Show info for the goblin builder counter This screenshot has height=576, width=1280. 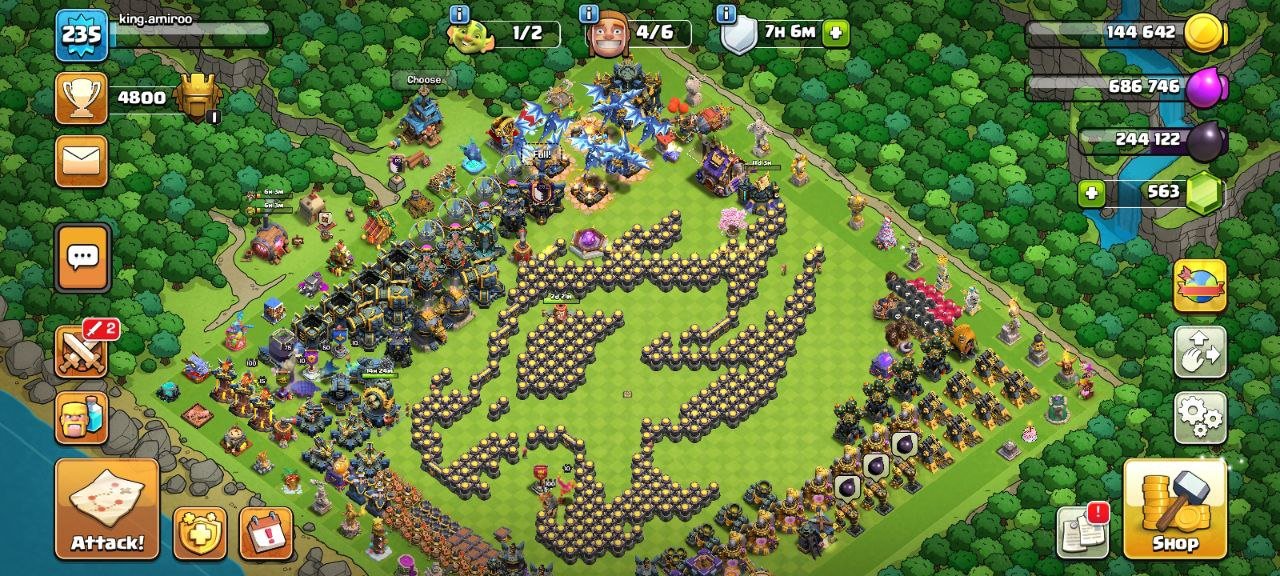tap(459, 14)
